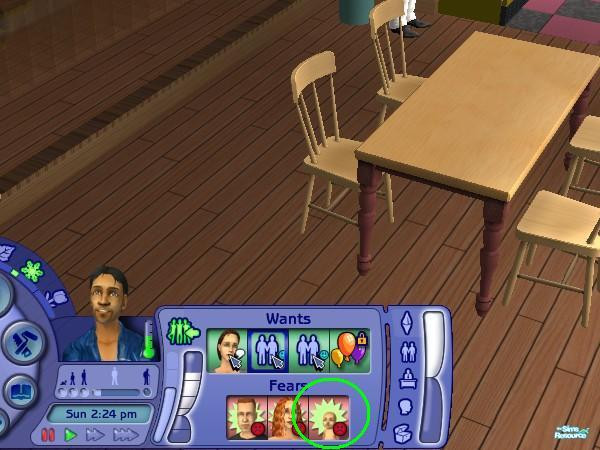The width and height of the screenshot is (600, 450).
Task: Show the relationships panel
Action: tap(404, 352)
